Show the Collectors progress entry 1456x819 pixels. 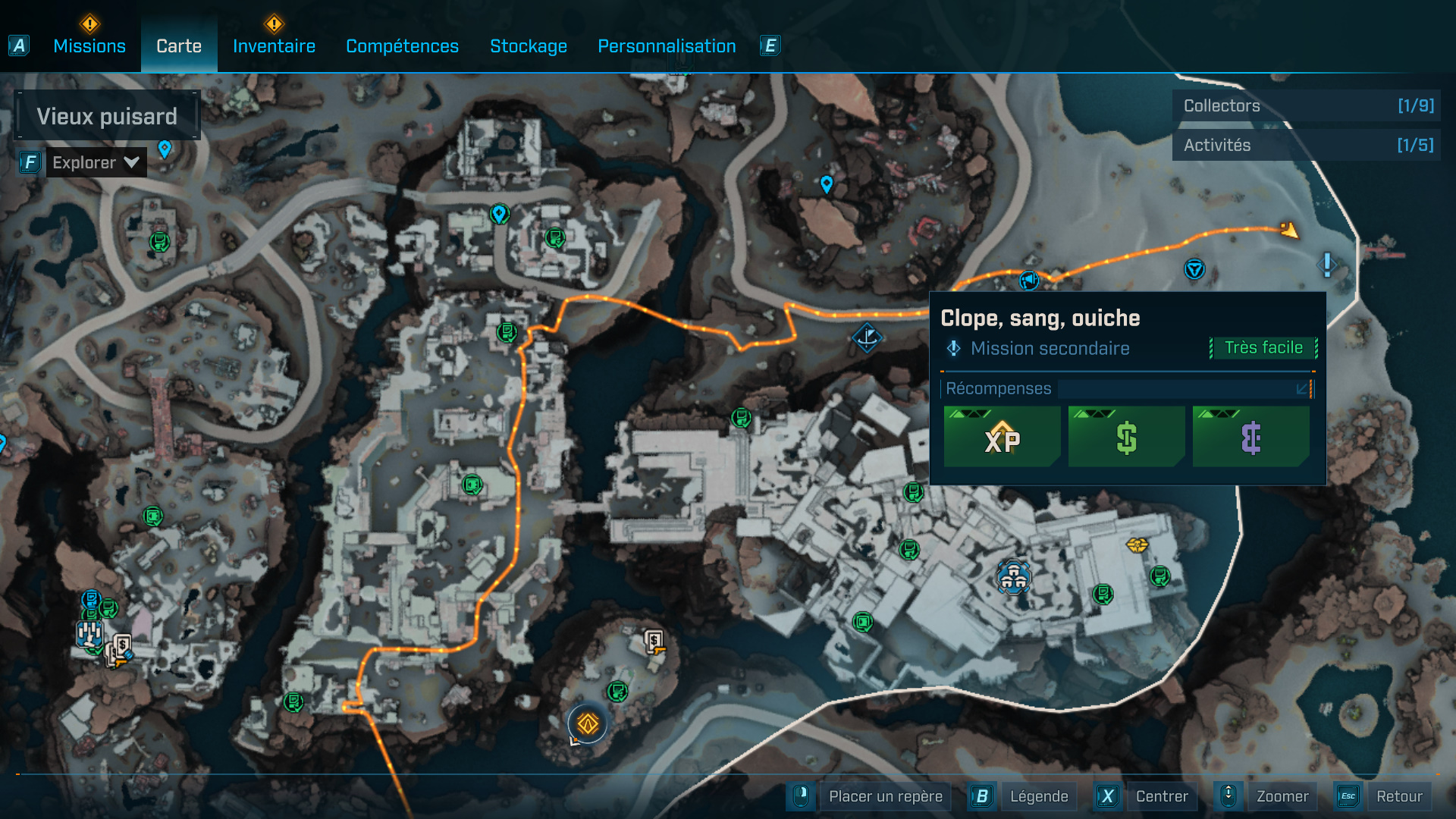(x=1307, y=105)
